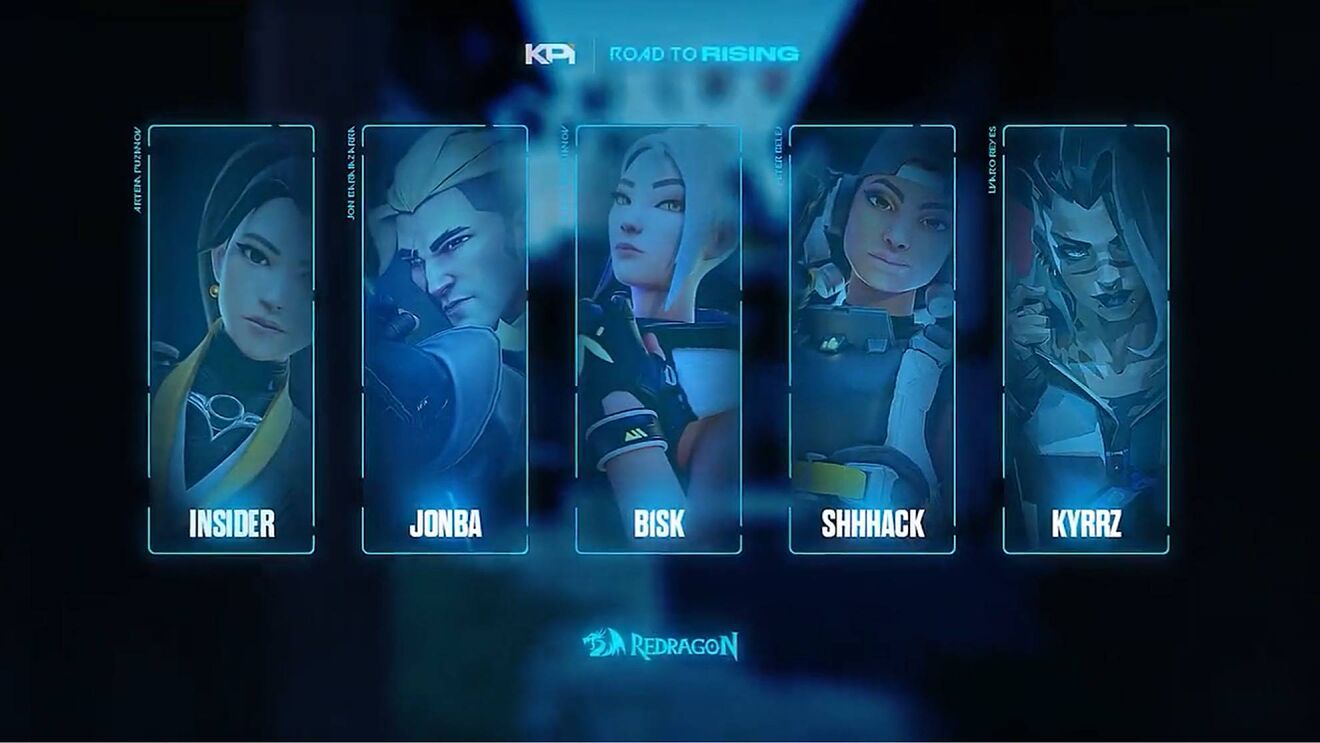The width and height of the screenshot is (1320, 743).
Task: Click the KYRRZ player card
Action: 1086,339
